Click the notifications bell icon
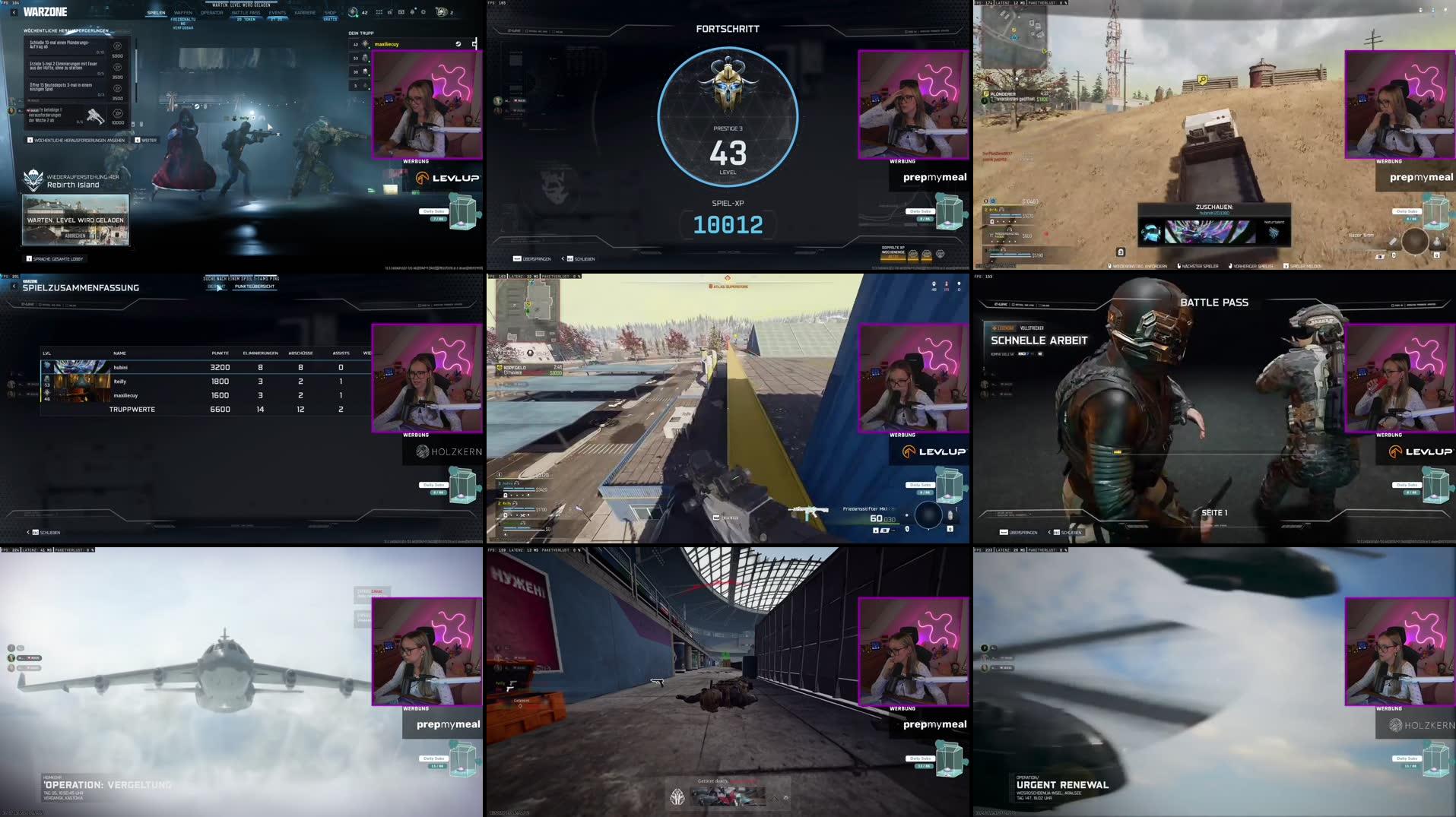This screenshot has width=1456, height=817. pyautogui.click(x=412, y=11)
